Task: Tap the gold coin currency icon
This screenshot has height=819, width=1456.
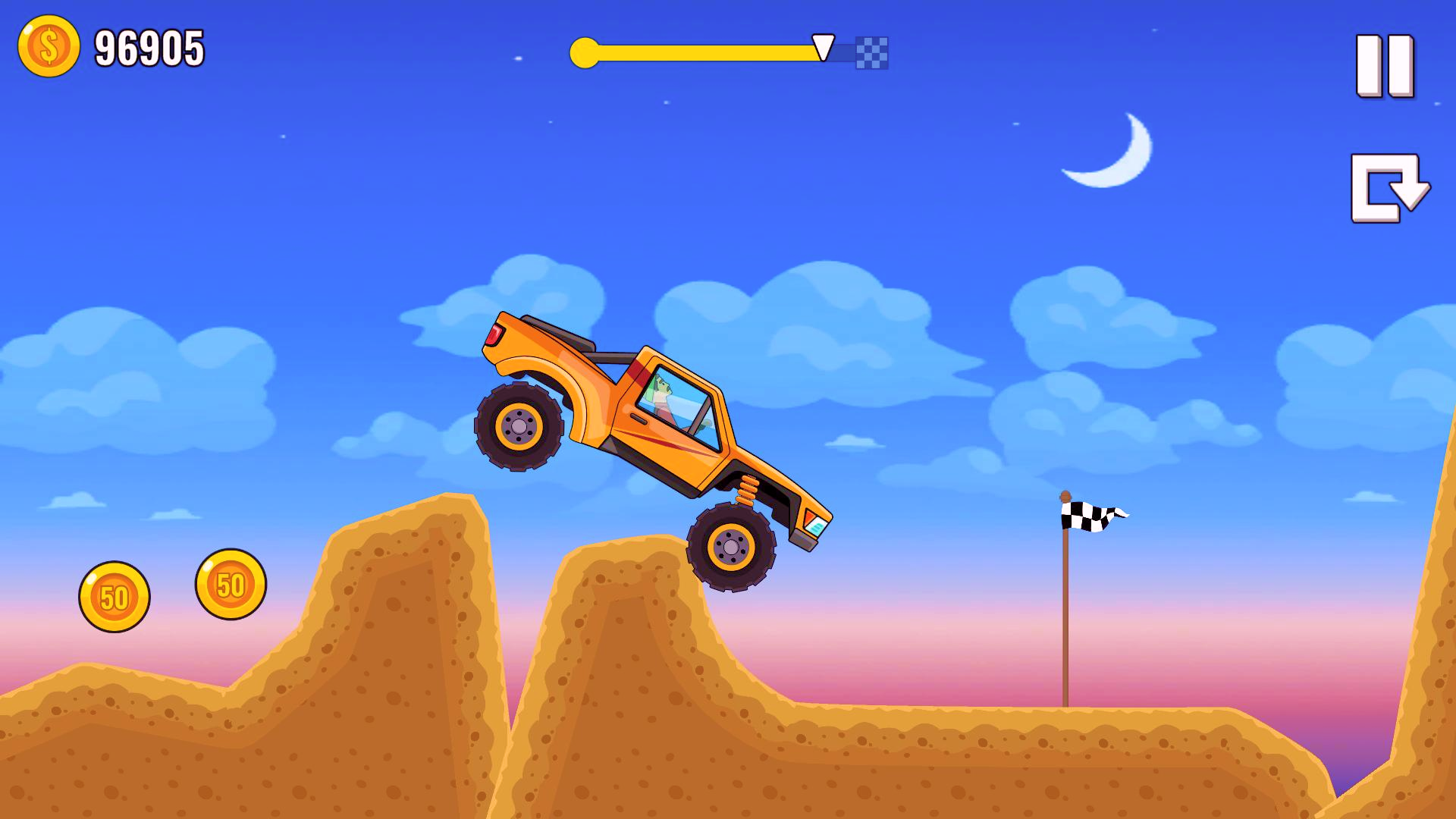Action: tap(48, 47)
